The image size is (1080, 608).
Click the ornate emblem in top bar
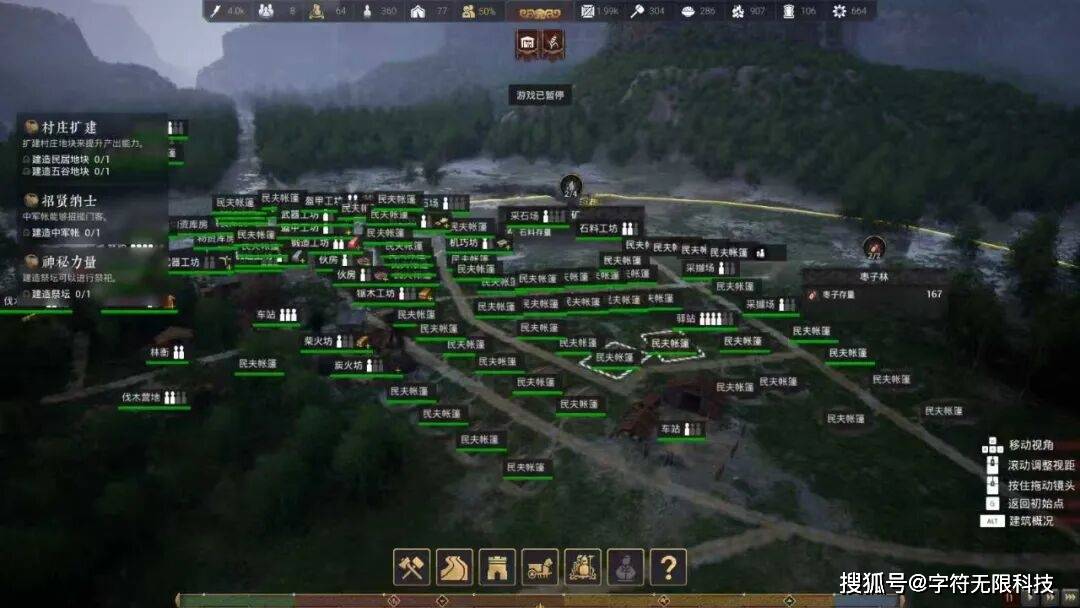pyautogui.click(x=540, y=11)
